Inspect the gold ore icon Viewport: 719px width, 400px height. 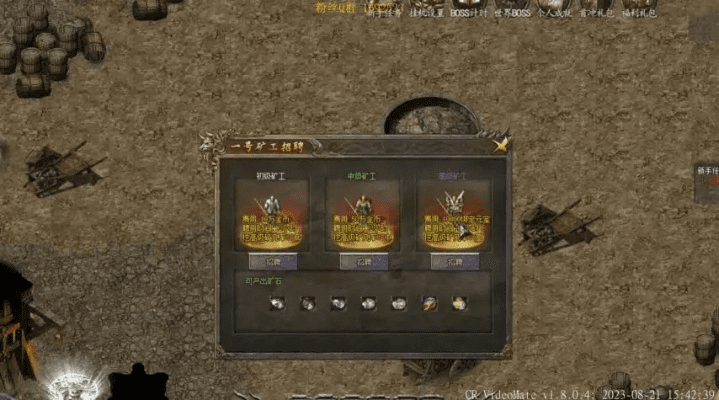click(x=459, y=303)
